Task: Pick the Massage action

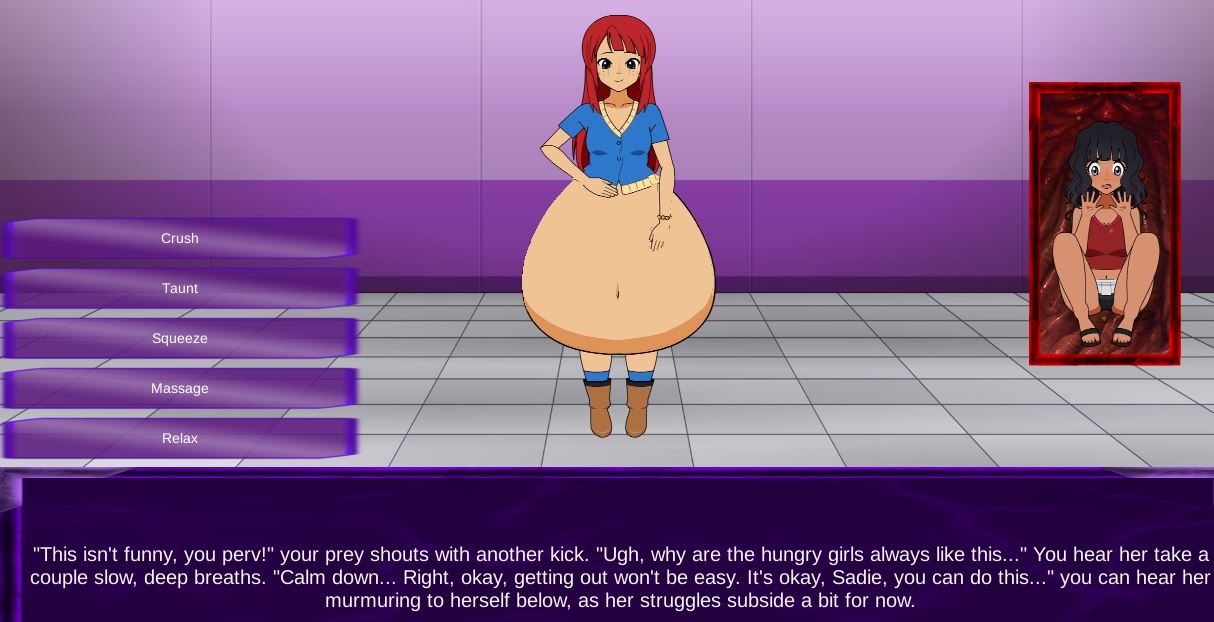Action: point(180,388)
